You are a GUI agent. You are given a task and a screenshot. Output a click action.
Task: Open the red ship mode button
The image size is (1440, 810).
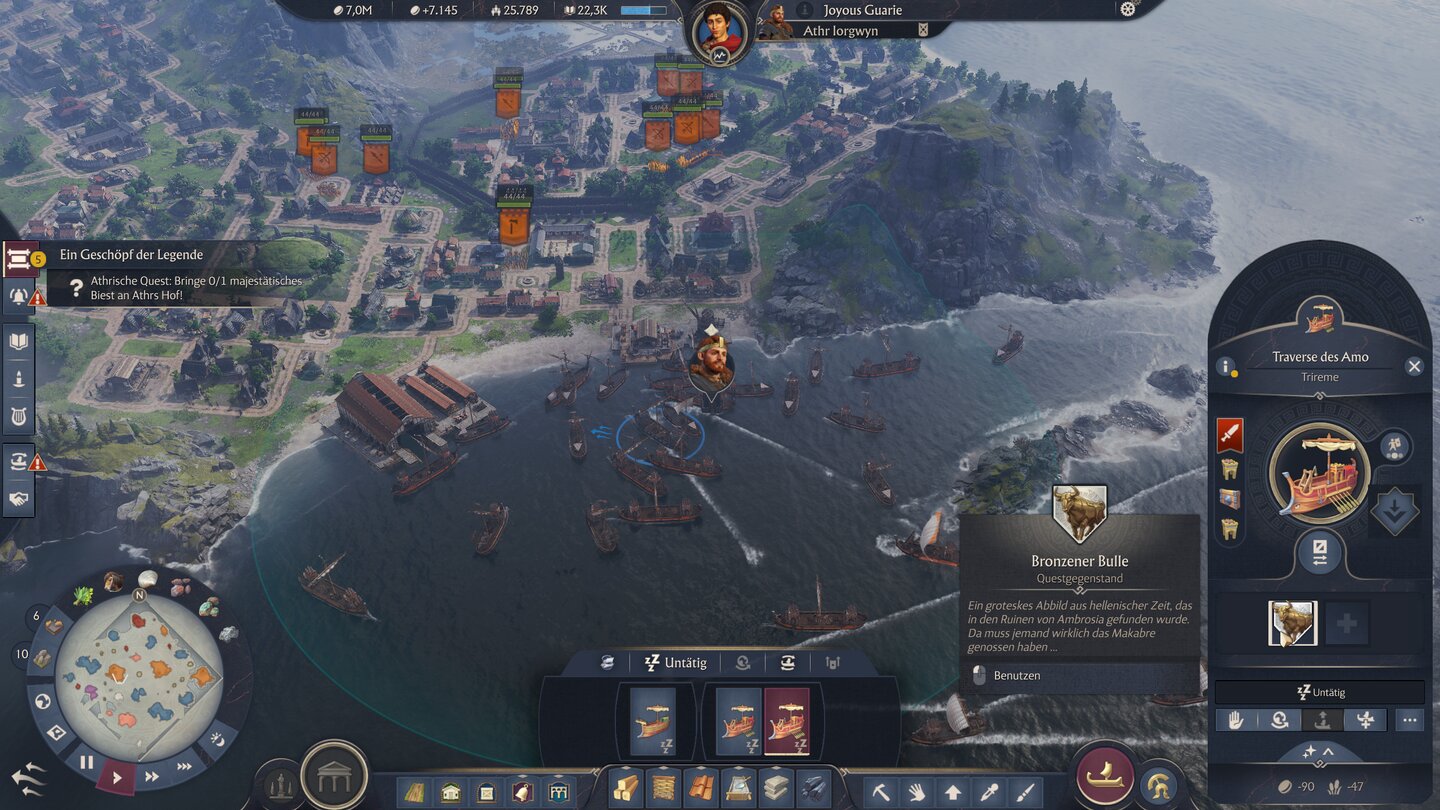(x=1105, y=776)
